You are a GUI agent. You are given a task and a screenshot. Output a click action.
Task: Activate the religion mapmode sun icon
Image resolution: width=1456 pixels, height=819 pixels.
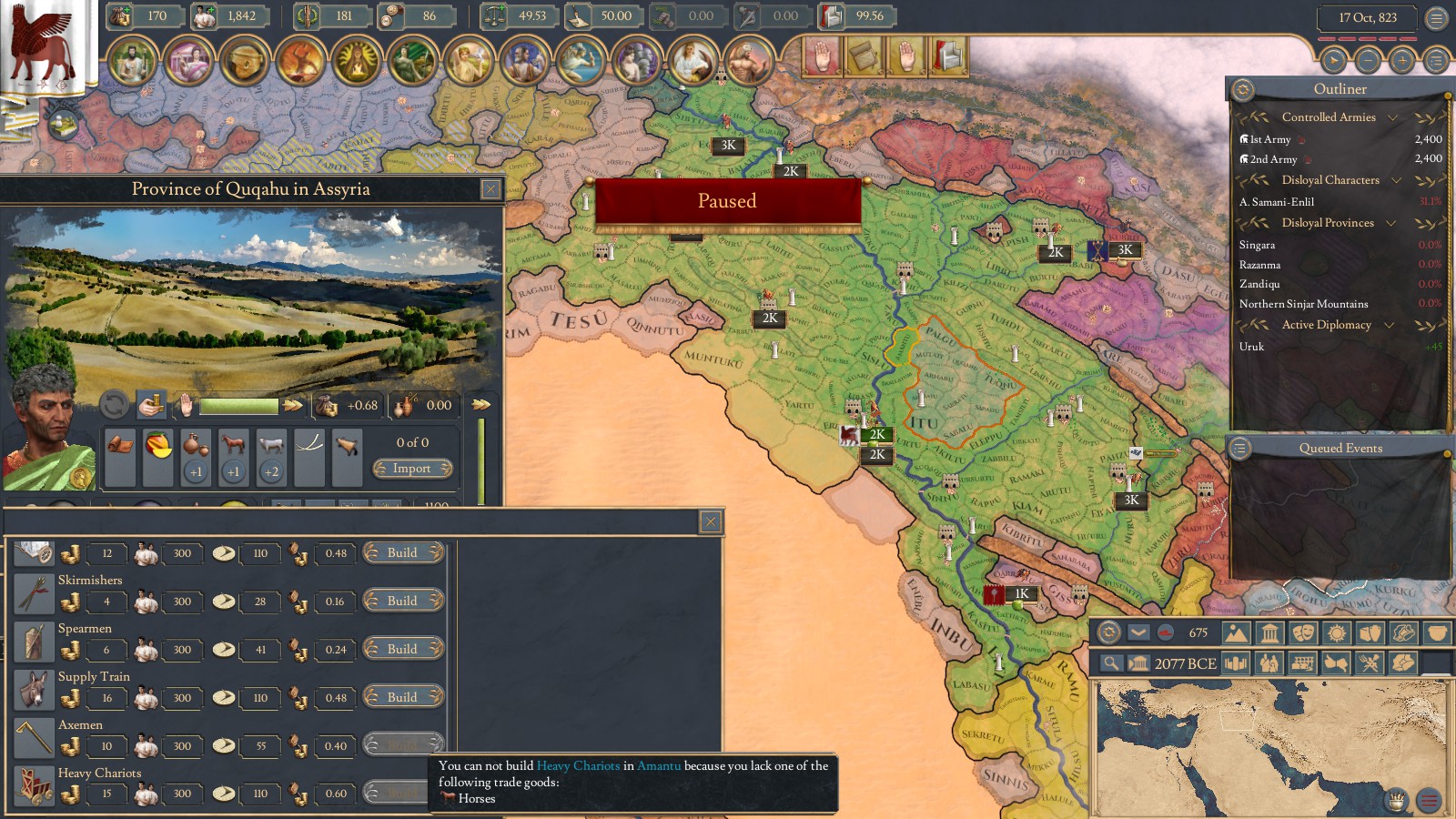pyautogui.click(x=1337, y=633)
